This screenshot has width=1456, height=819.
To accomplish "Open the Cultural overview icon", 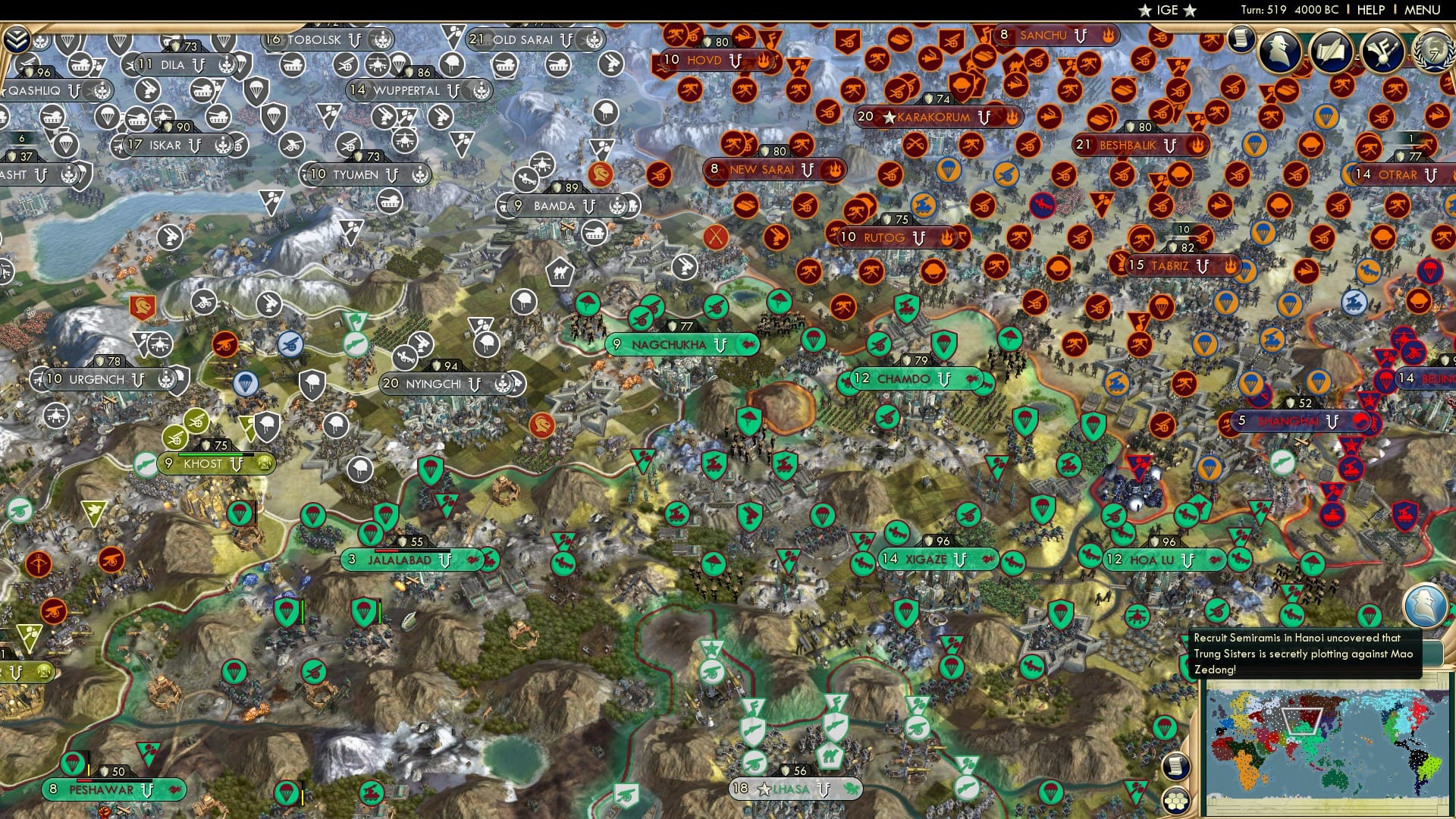I will point(1384,52).
